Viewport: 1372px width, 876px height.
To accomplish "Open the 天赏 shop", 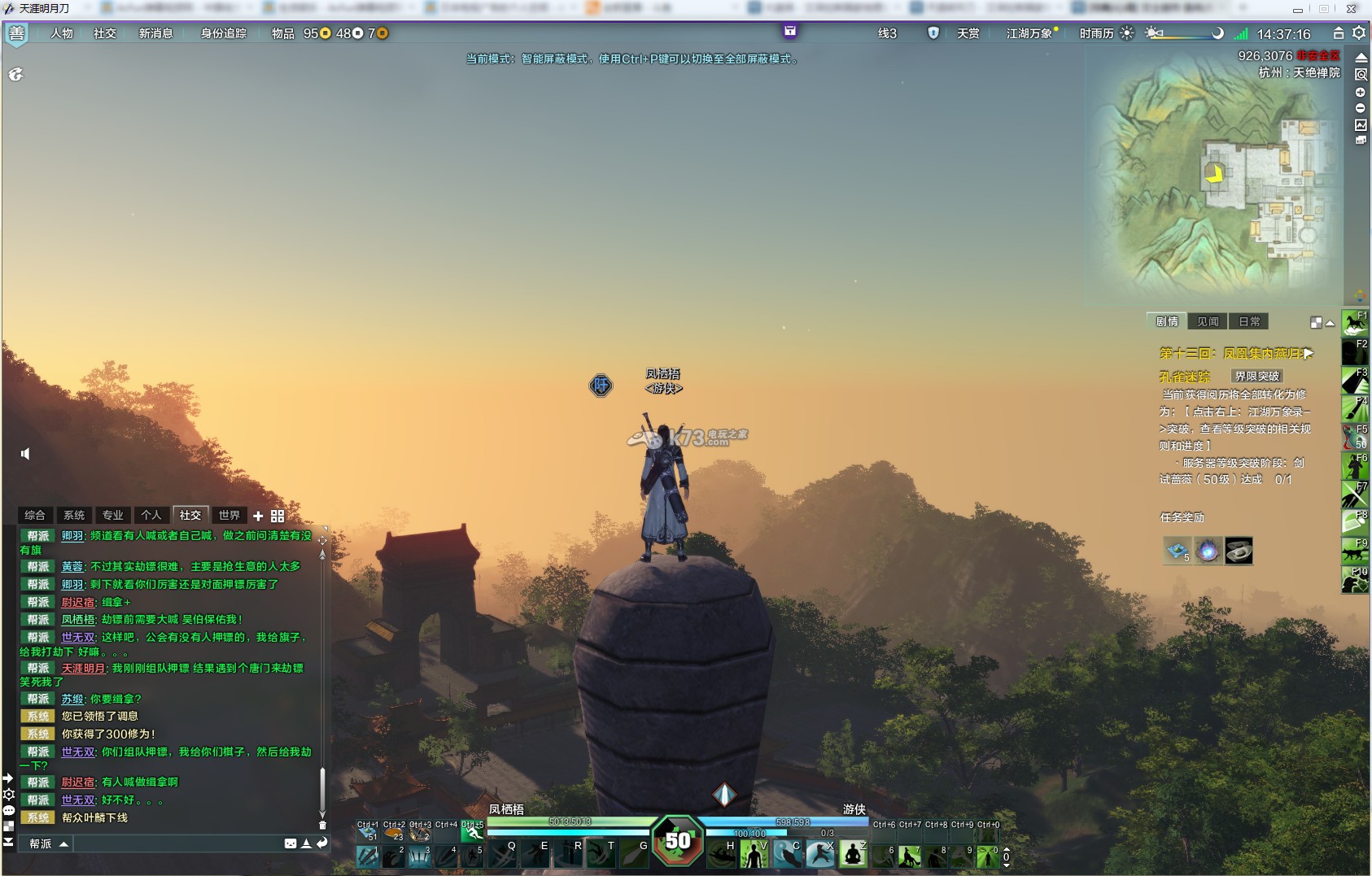I will pos(968,33).
